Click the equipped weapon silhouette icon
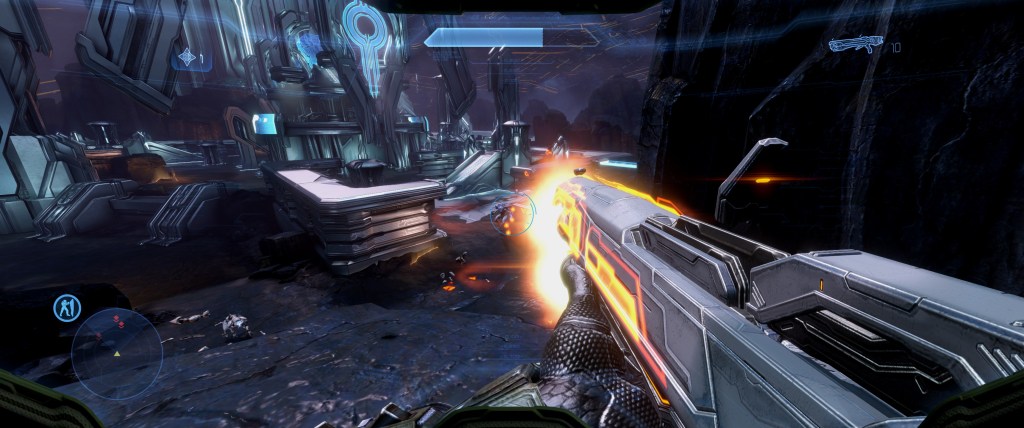 coord(857,44)
